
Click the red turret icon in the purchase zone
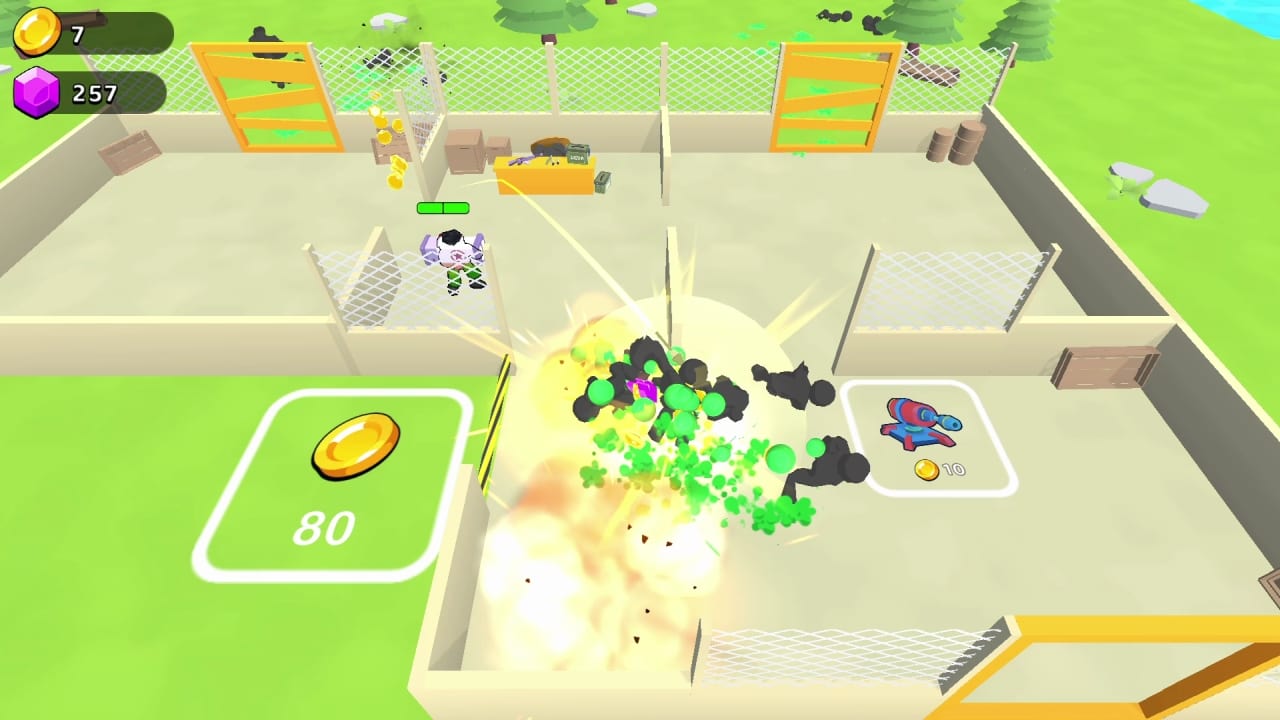tap(922, 423)
